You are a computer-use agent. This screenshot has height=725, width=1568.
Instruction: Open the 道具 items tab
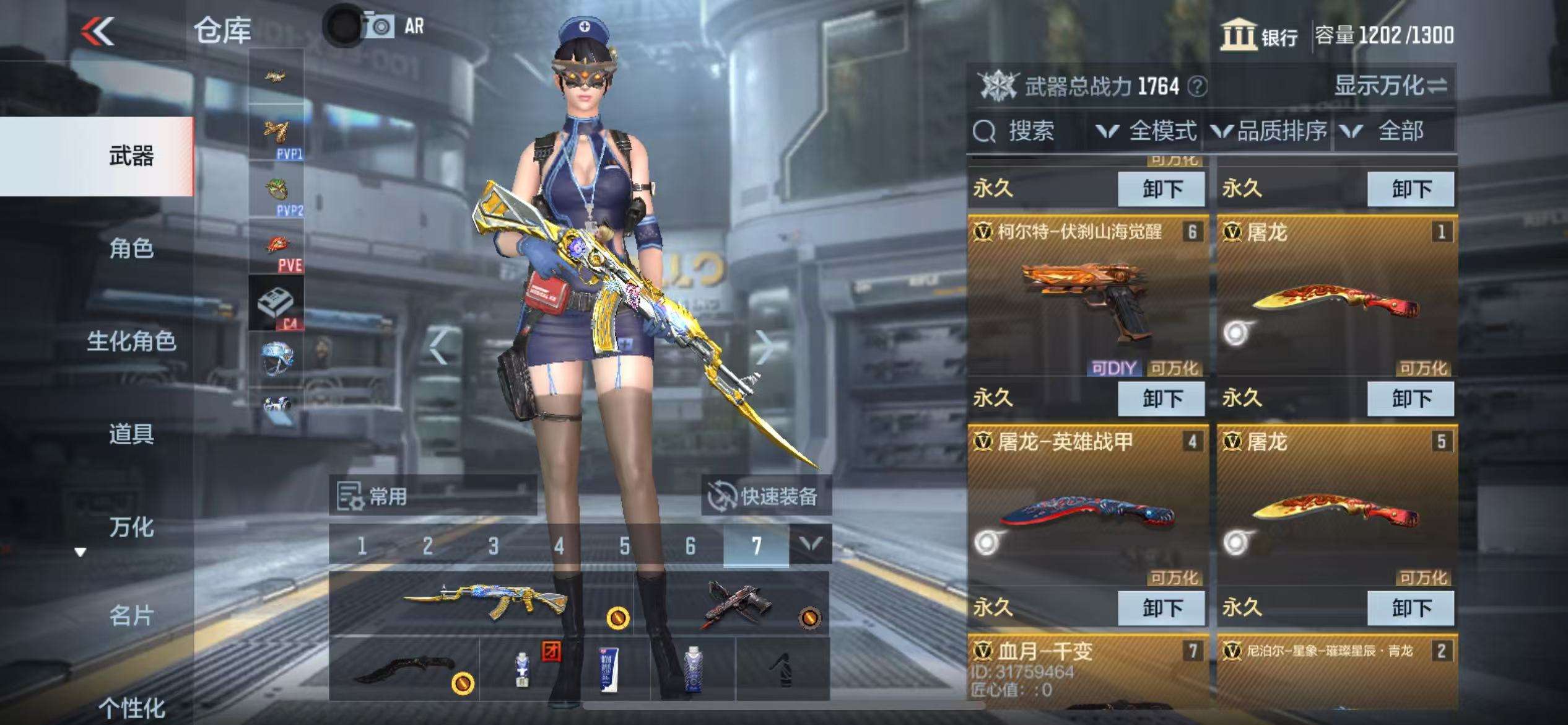pyautogui.click(x=131, y=434)
